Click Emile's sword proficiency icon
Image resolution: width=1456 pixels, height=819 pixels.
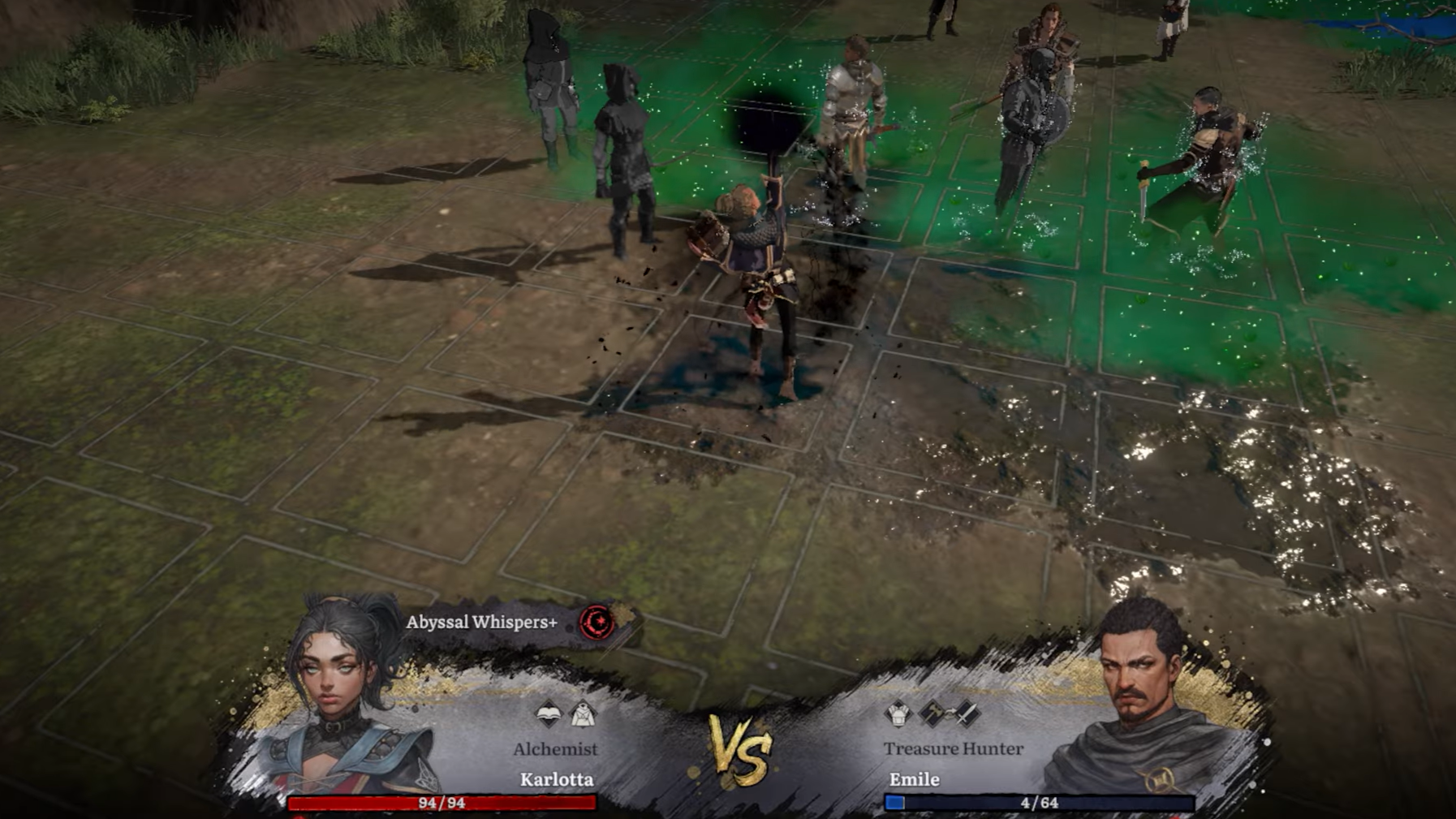[x=967, y=713]
